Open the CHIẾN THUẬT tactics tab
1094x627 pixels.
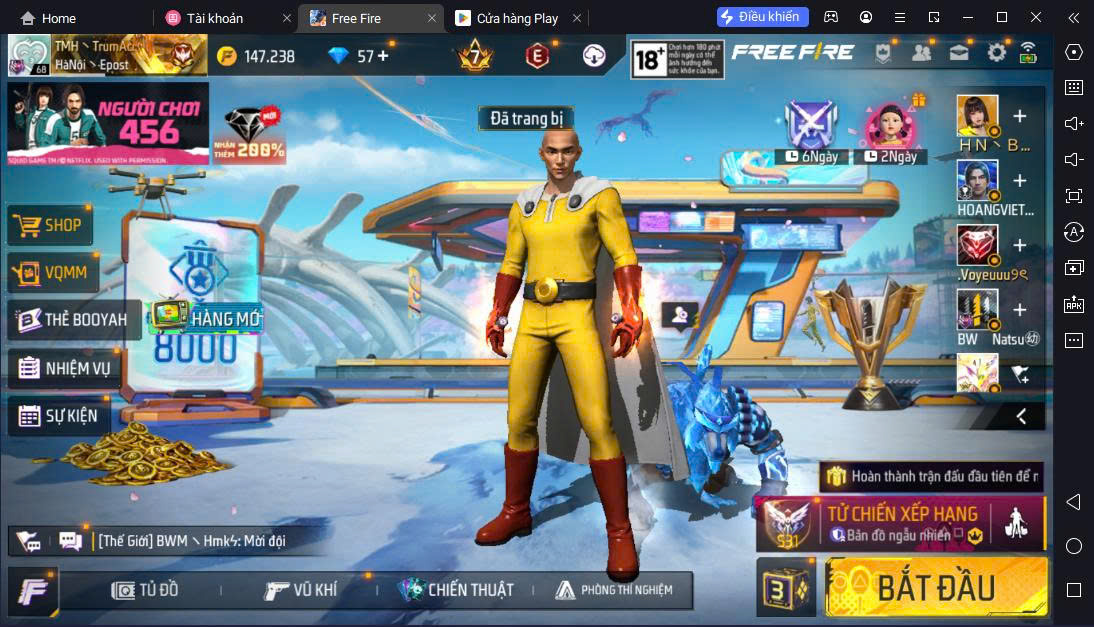455,590
